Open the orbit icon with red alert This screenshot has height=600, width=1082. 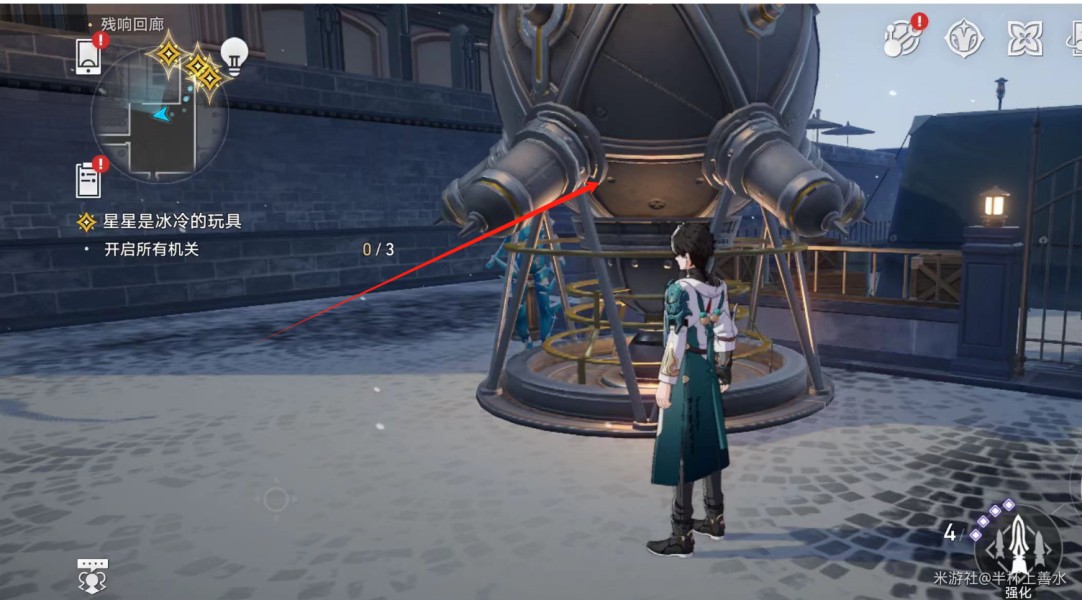903,38
